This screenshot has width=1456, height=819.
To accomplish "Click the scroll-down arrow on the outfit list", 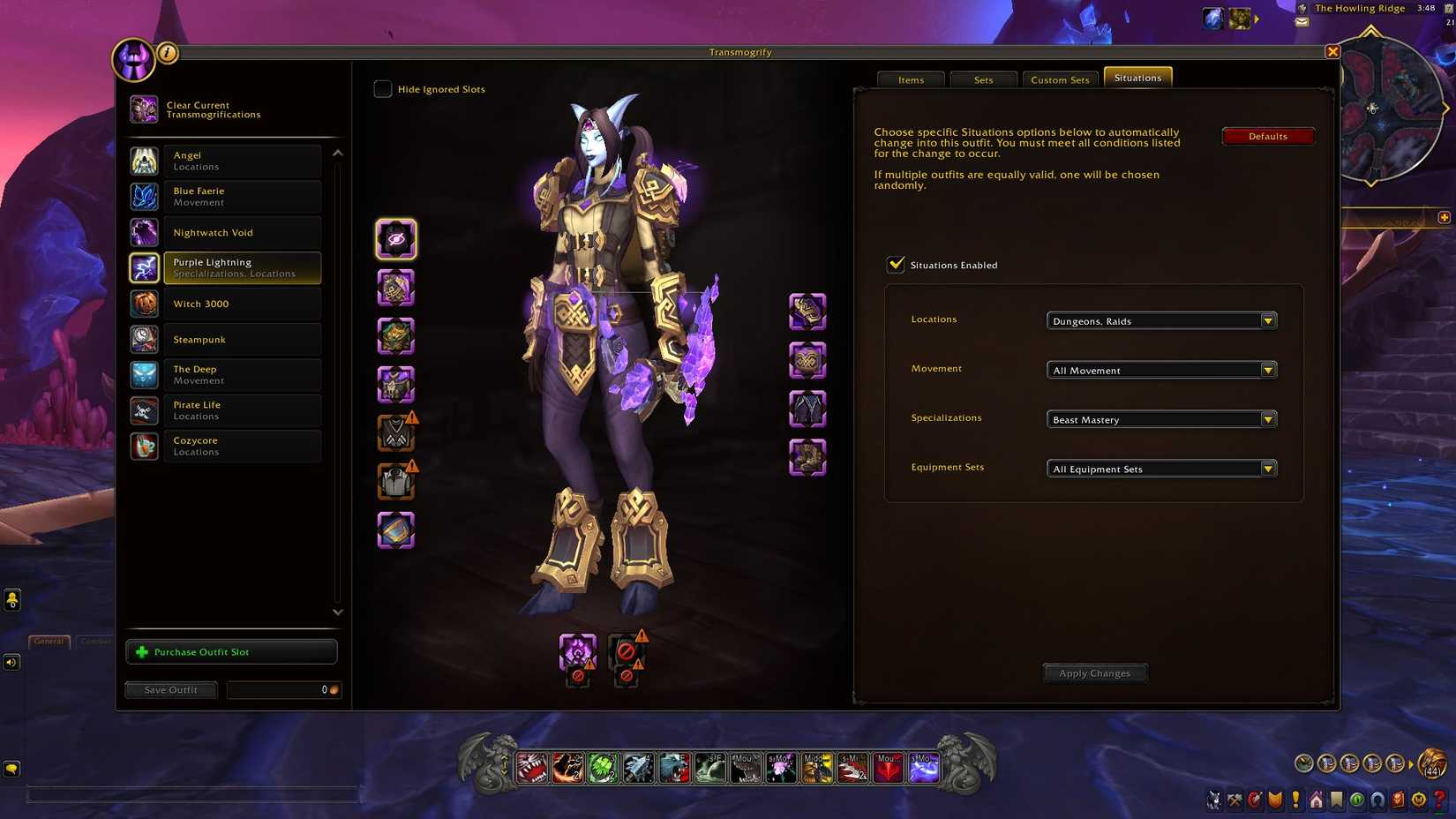I will [x=337, y=611].
